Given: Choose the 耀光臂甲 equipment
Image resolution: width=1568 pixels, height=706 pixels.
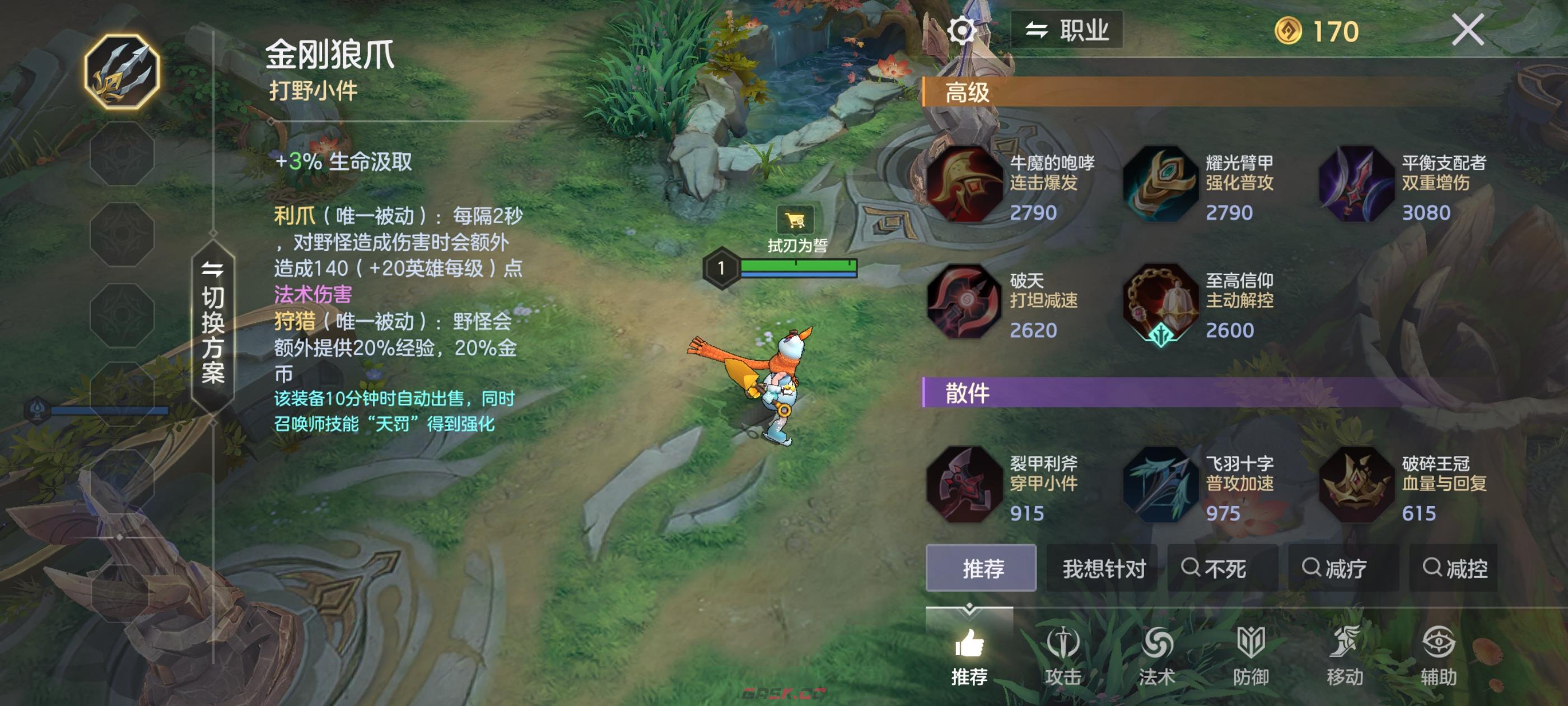Looking at the screenshot, I should pyautogui.click(x=1161, y=184).
